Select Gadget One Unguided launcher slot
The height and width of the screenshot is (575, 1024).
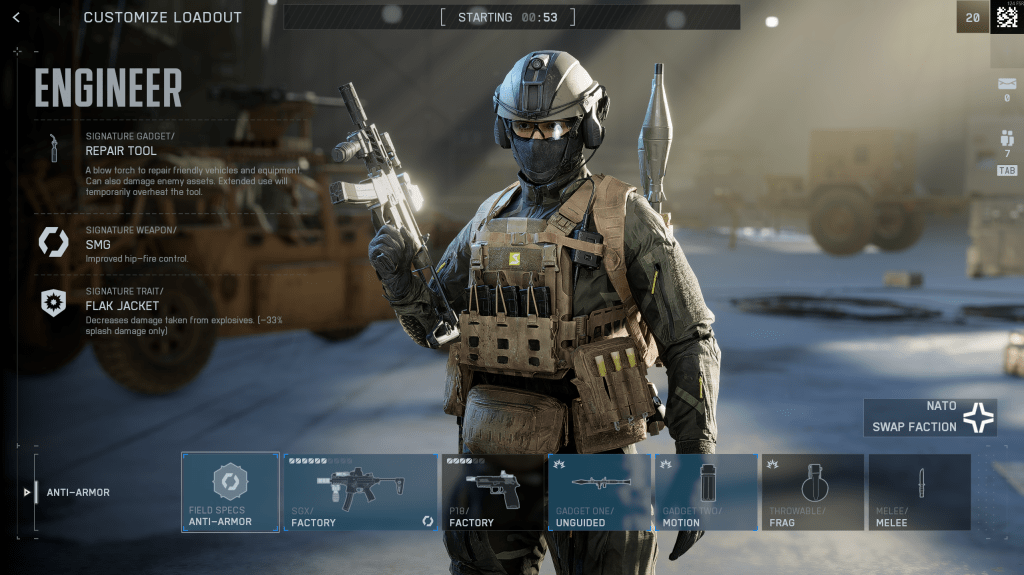point(598,492)
